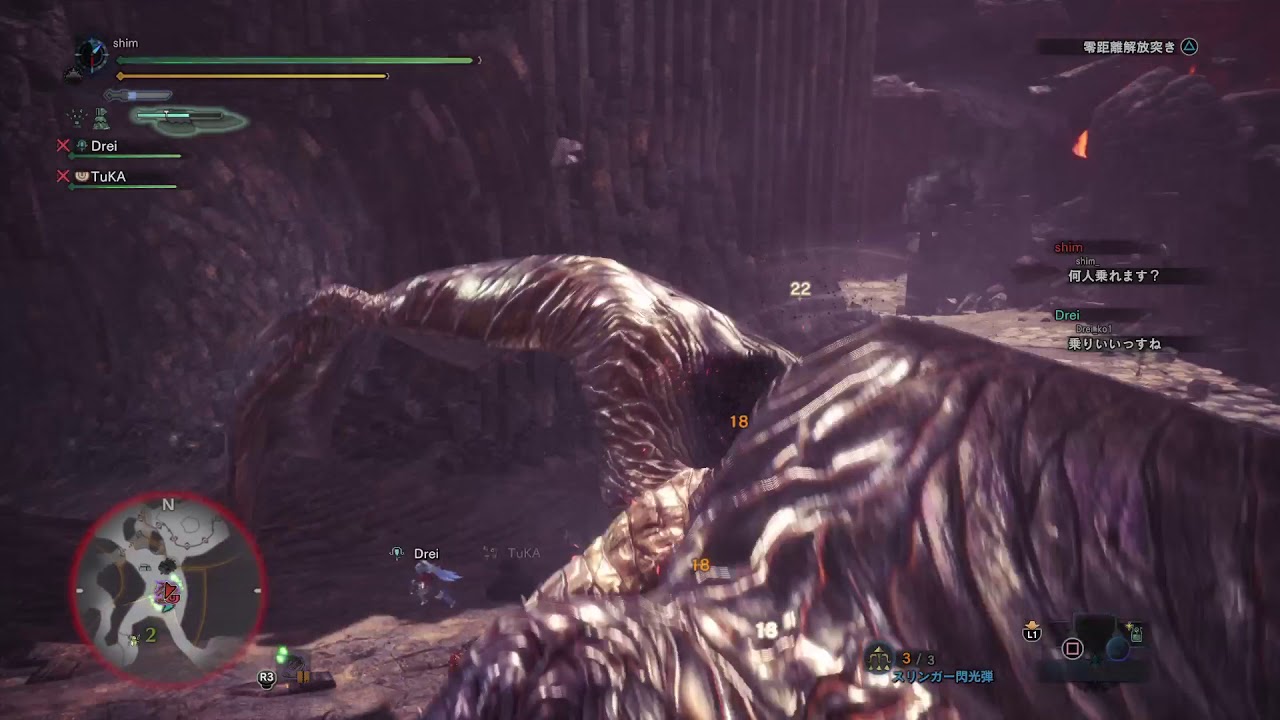Screen dimensions: 1280x720
Task: Click the quest clock icon beside shim
Action: tap(91, 53)
